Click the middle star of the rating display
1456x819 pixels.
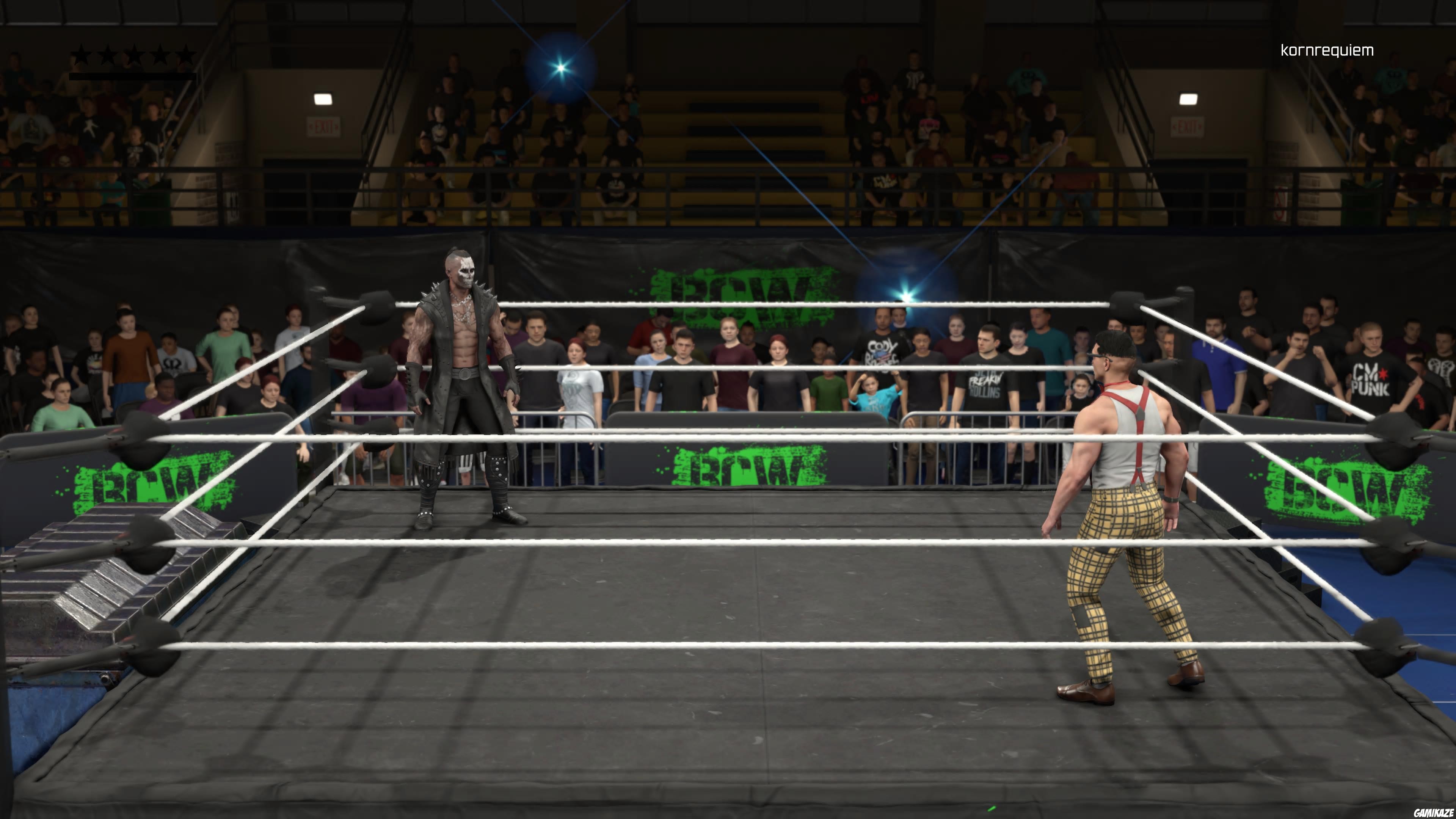135,55
